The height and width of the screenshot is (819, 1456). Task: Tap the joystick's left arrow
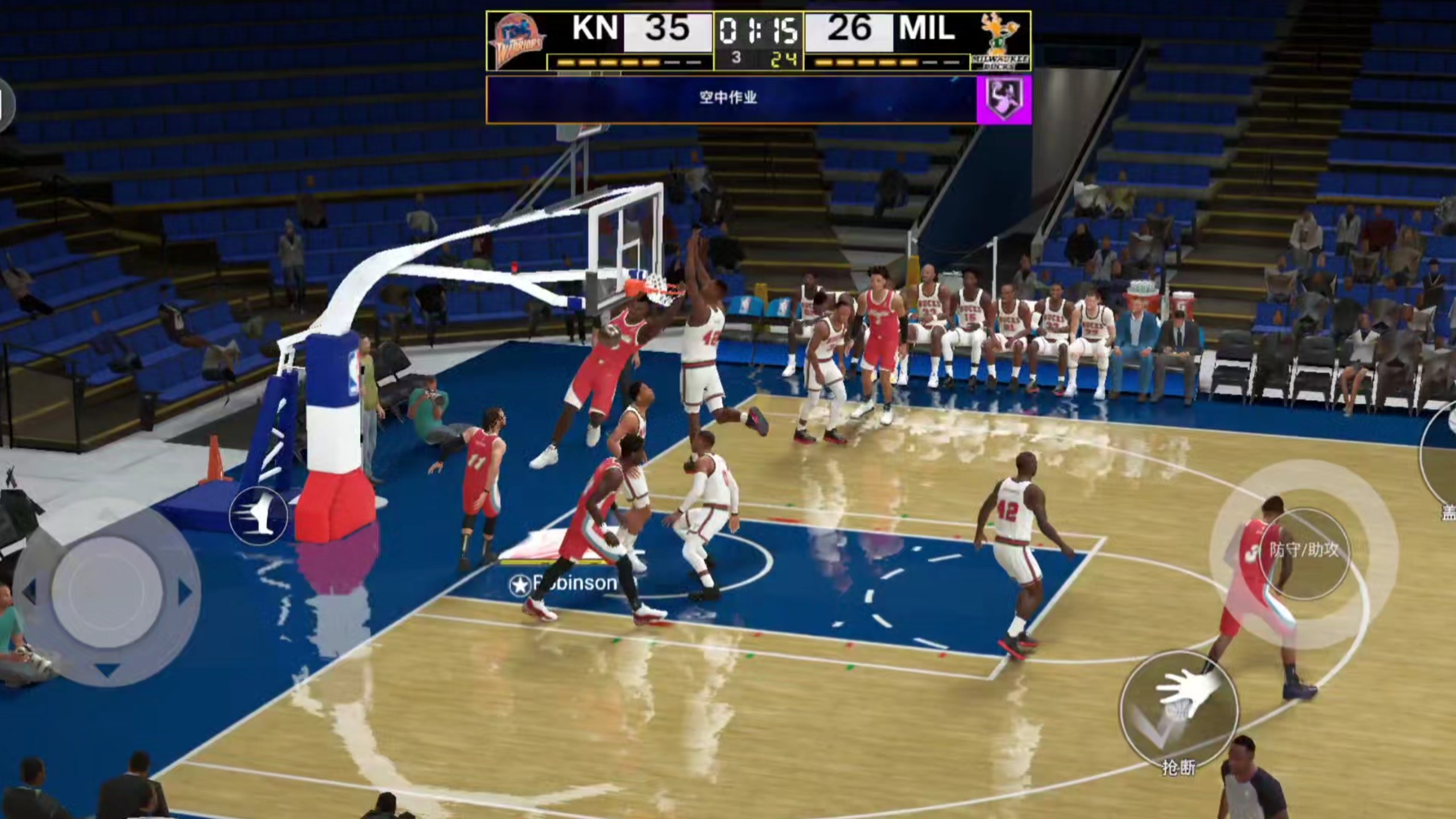tap(30, 591)
